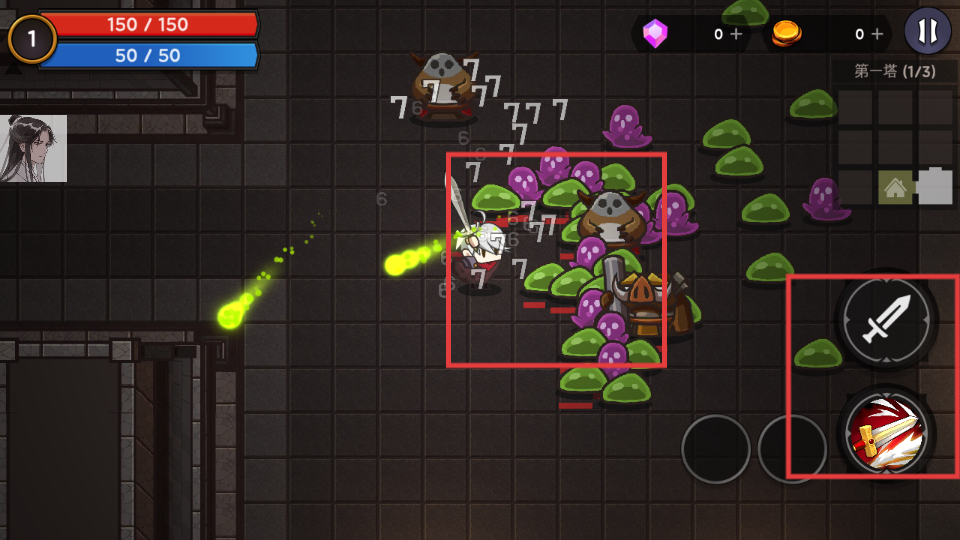Tap the sword basic attack button
The image size is (960, 540).
pyautogui.click(x=886, y=320)
